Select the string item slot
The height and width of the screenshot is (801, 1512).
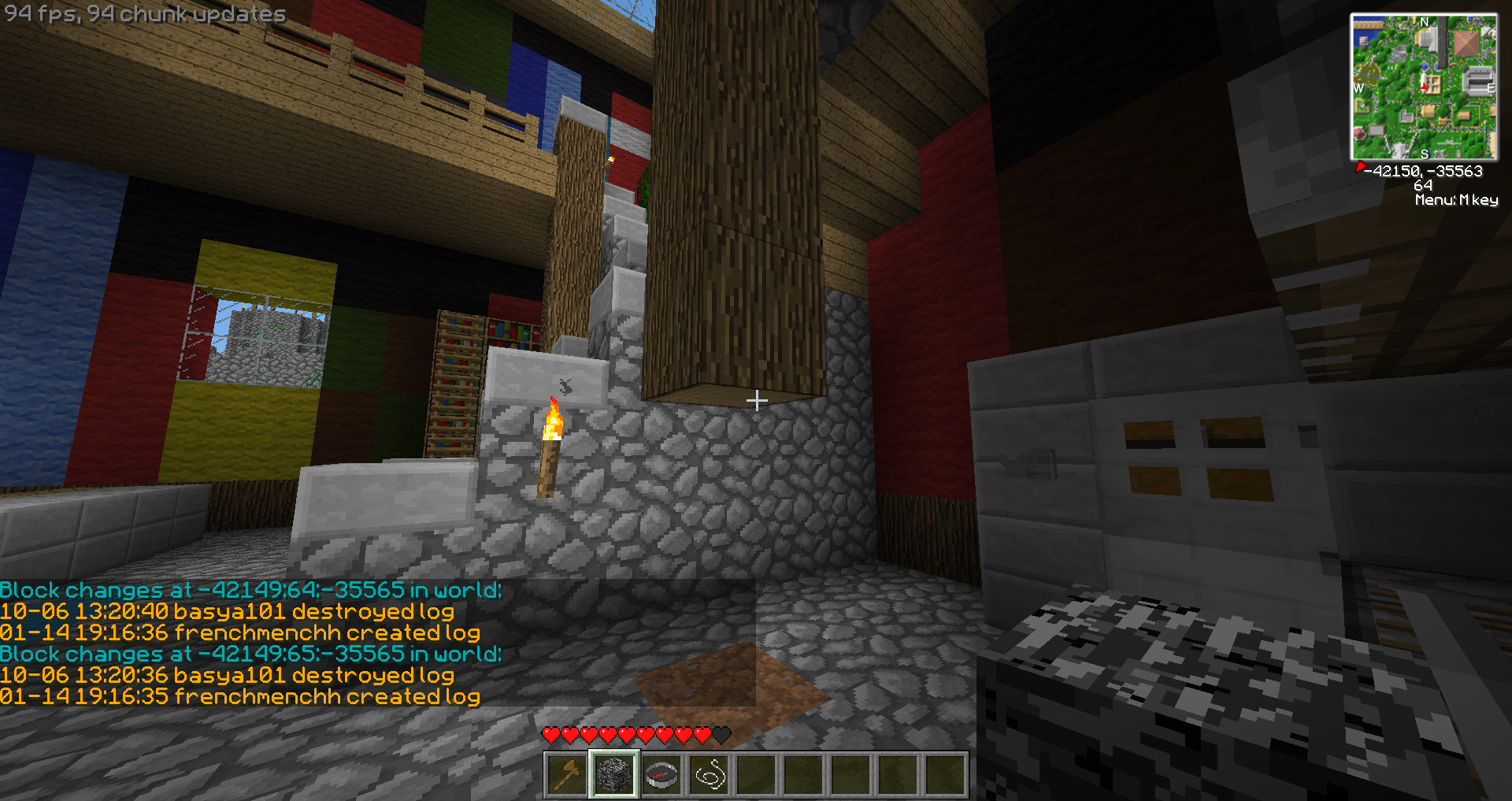(x=709, y=775)
